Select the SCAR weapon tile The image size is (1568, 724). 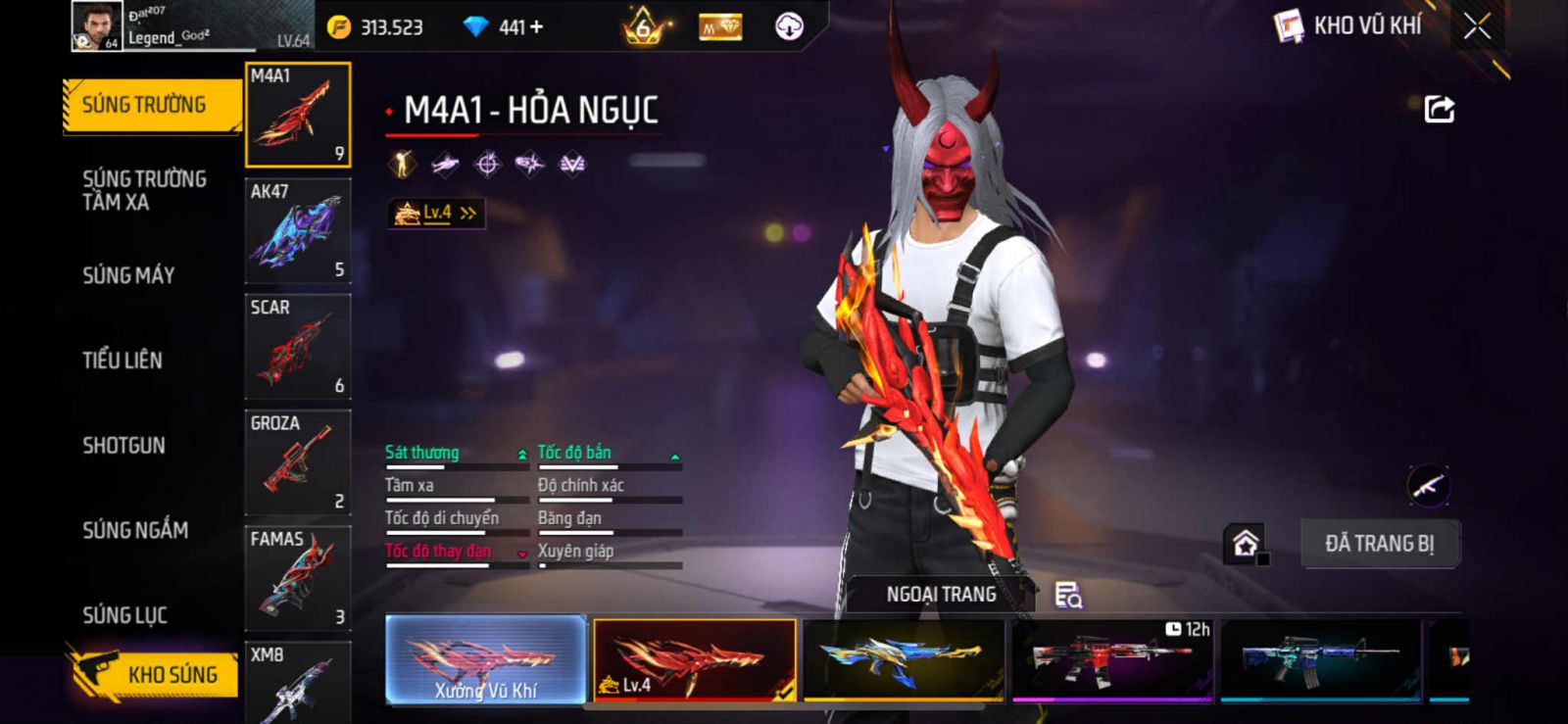(298, 347)
